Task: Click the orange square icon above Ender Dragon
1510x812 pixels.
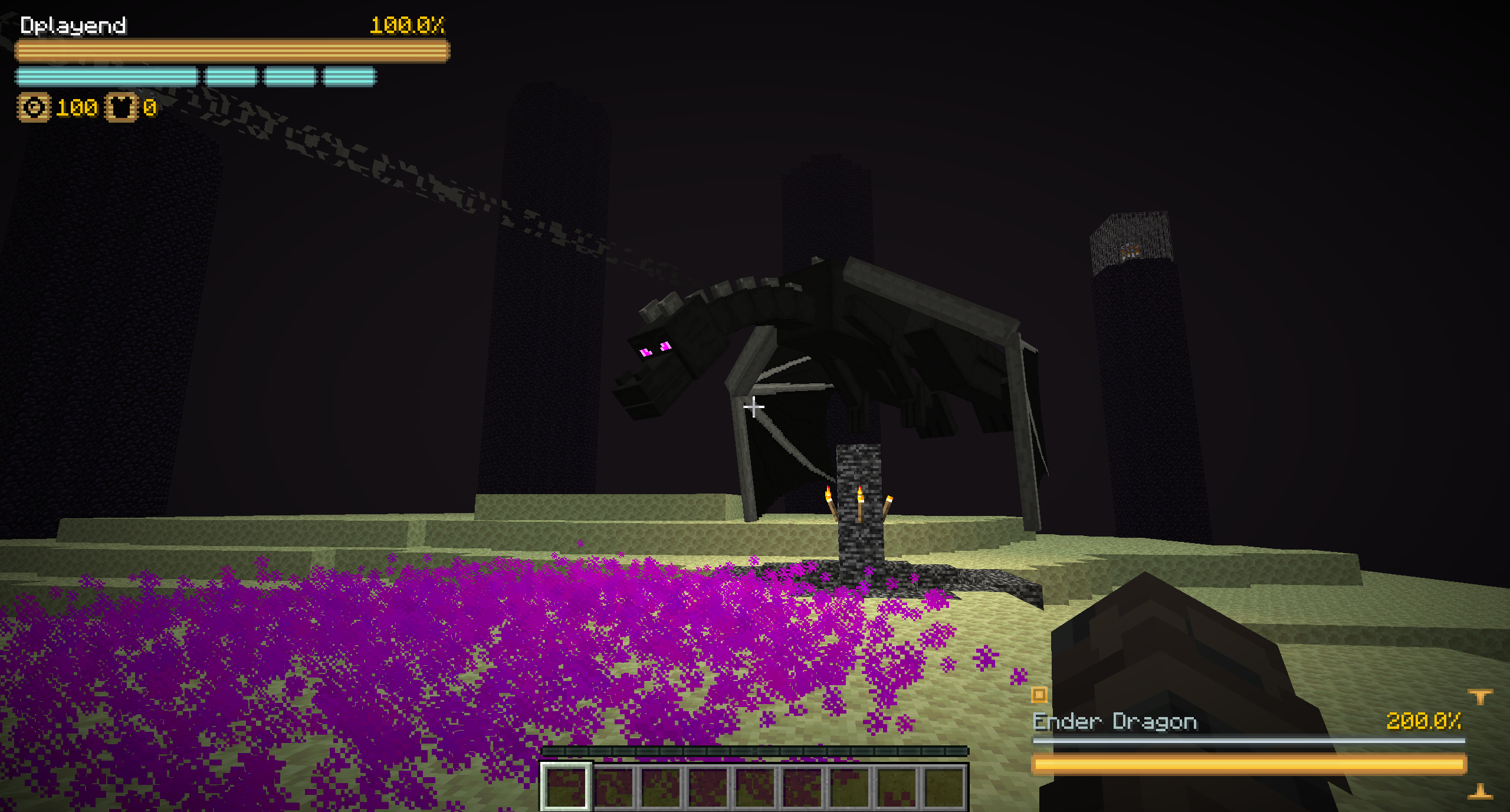Action: [x=1039, y=695]
